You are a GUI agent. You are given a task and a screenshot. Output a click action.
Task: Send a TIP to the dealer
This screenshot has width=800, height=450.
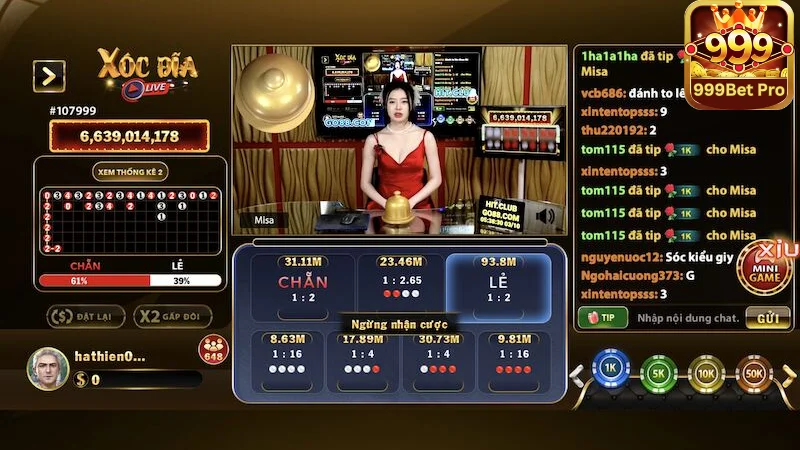click(x=601, y=318)
